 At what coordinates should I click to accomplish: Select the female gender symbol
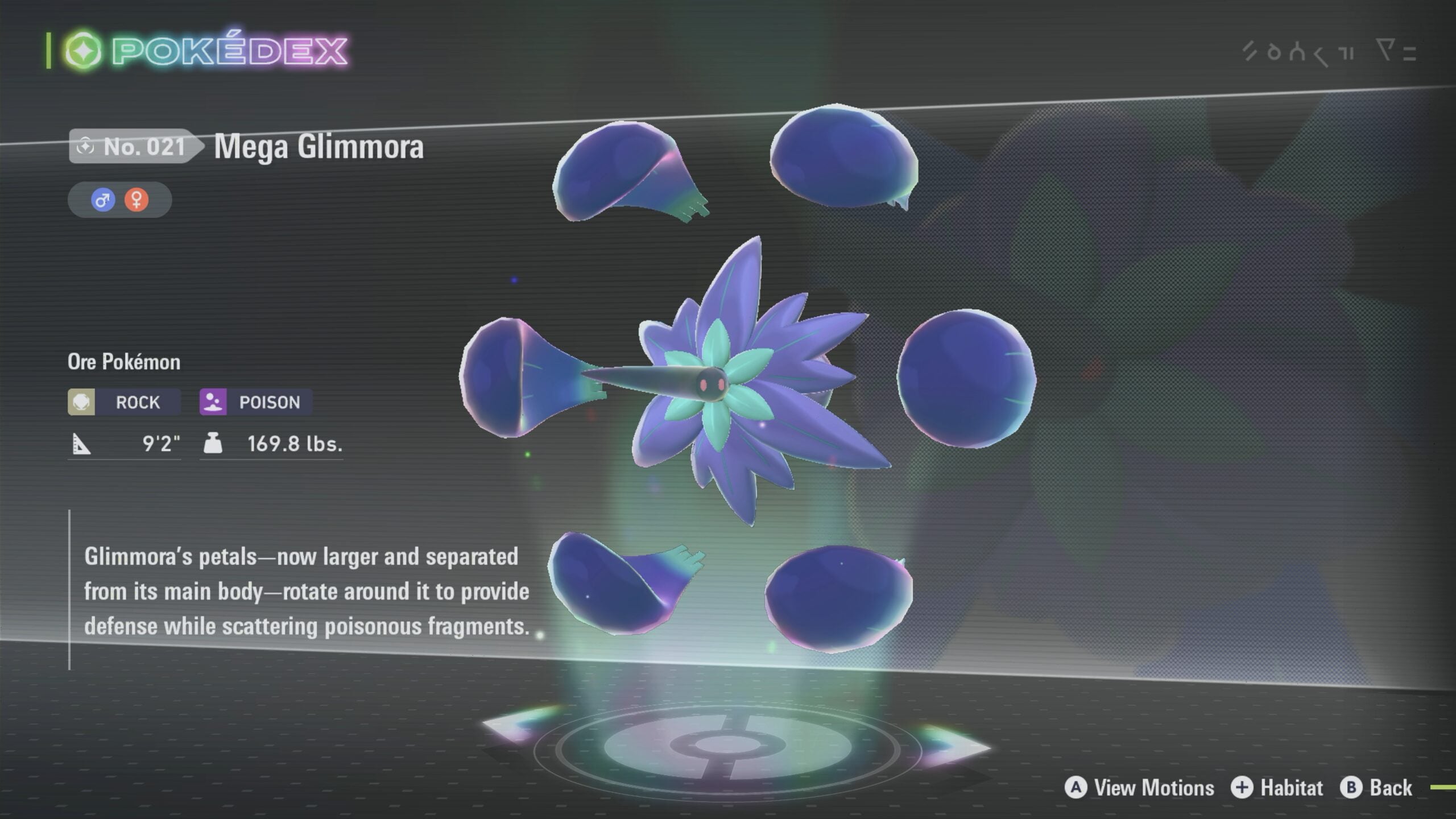(x=136, y=200)
